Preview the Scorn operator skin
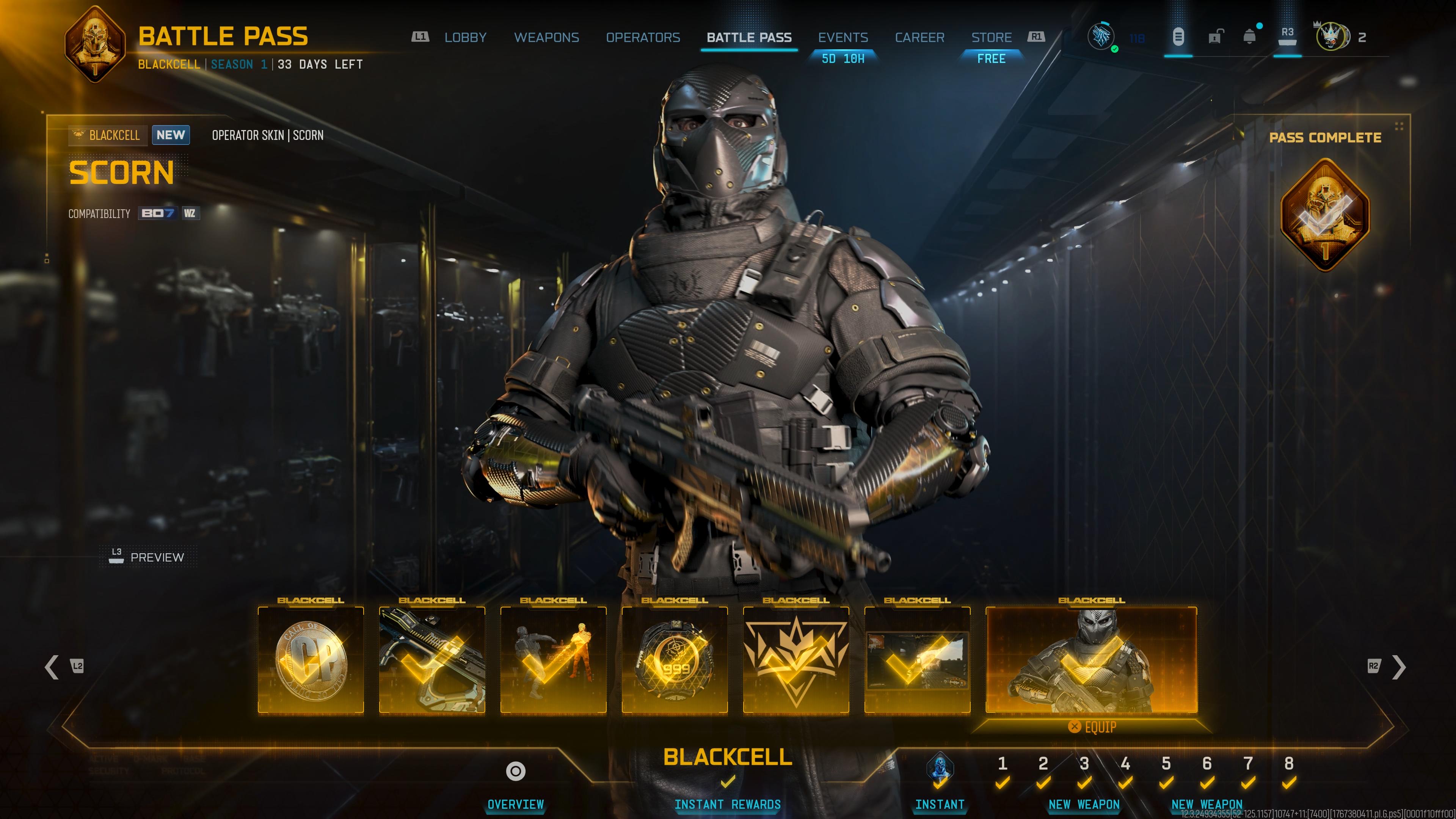The image size is (1456, 819). click(x=148, y=557)
